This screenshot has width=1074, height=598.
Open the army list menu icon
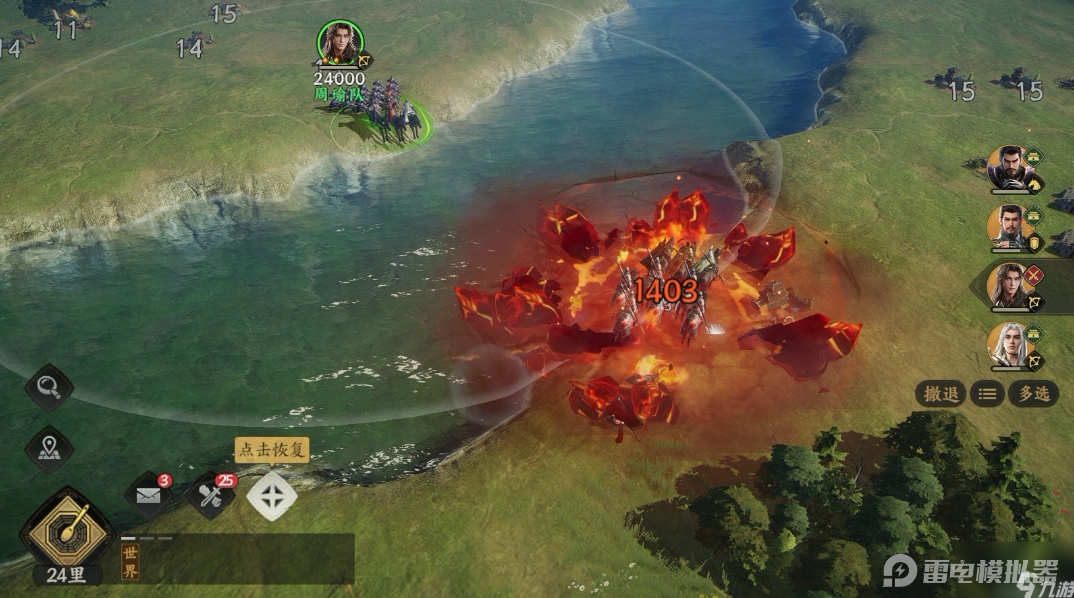click(987, 394)
